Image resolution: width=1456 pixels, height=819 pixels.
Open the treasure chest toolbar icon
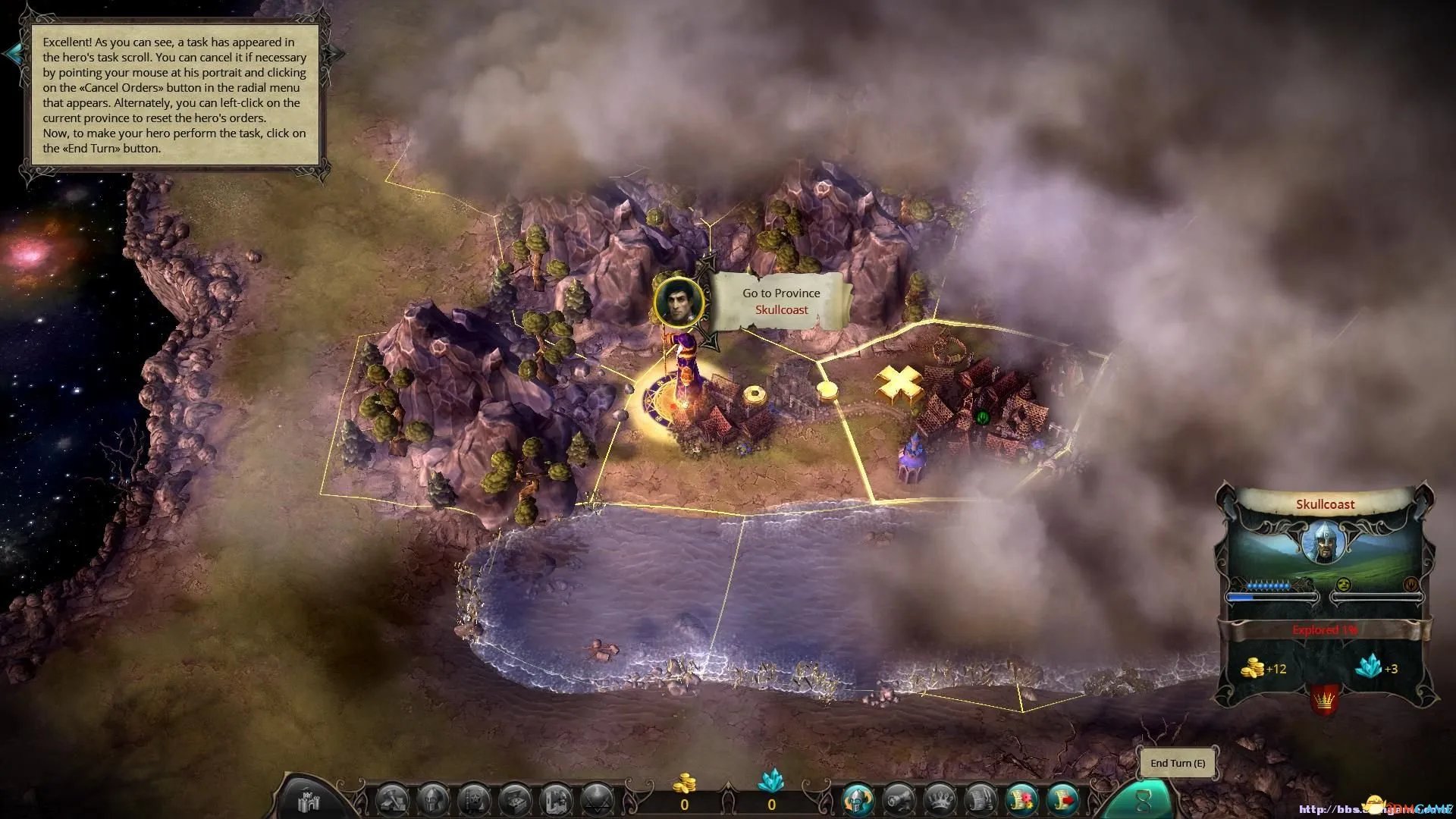tap(515, 801)
